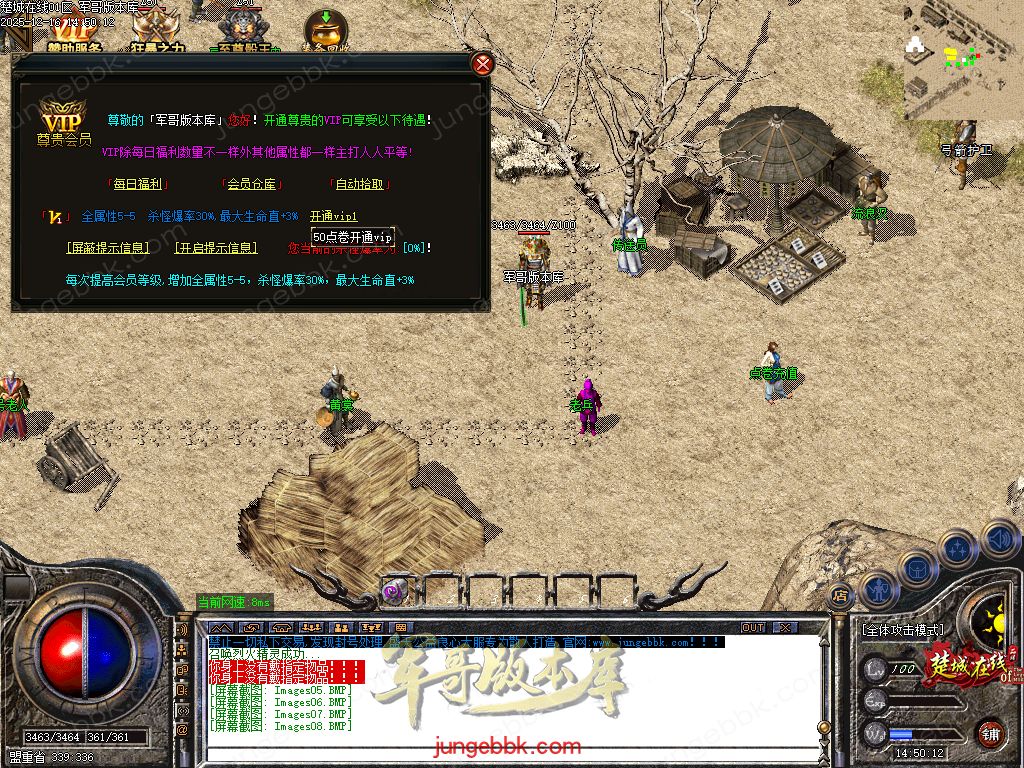Image resolution: width=1024 pixels, height=768 pixels.
Task: Open the bag inventory round button
Action: click(916, 567)
